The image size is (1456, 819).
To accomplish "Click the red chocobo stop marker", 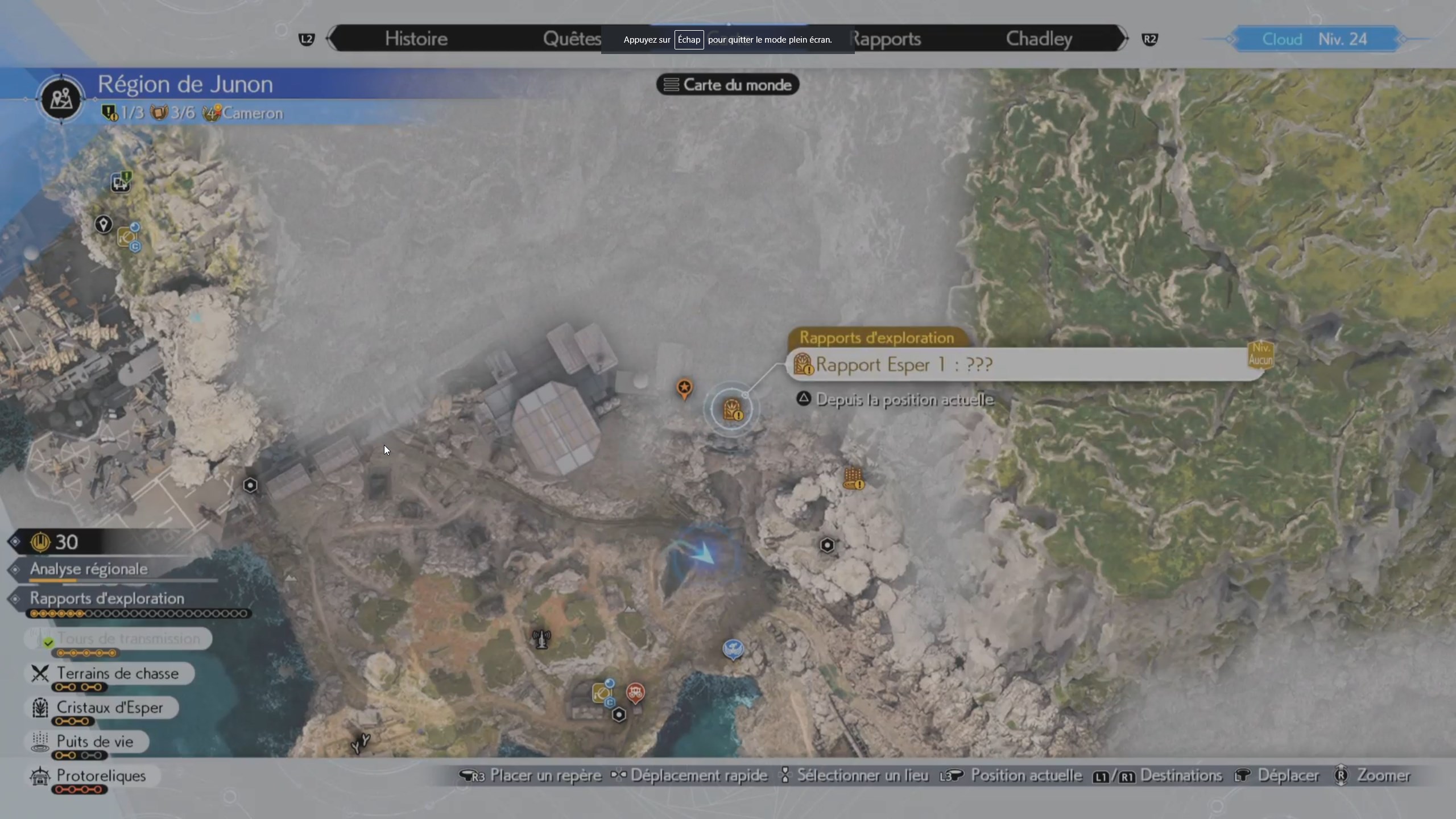I will [635, 692].
